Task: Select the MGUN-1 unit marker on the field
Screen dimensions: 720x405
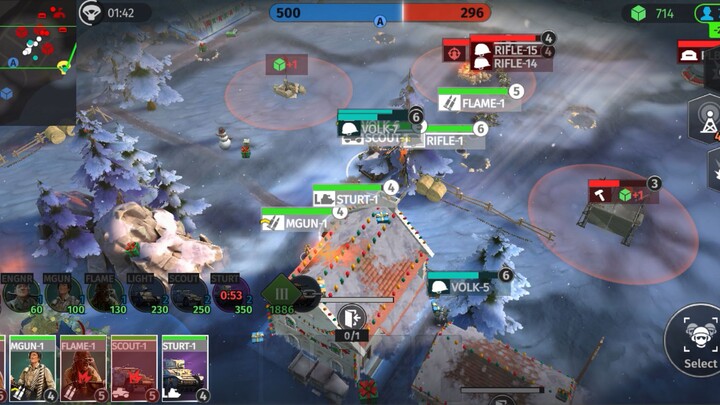Action: [300, 224]
